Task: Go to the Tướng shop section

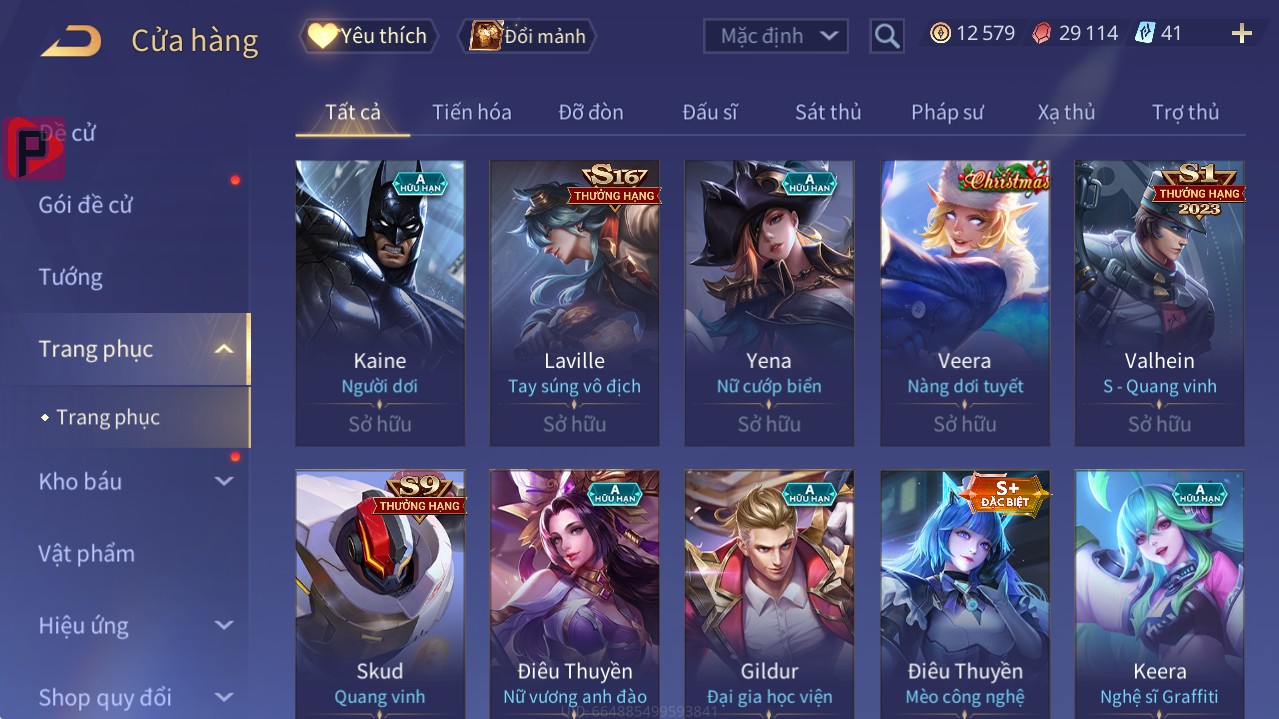Action: [x=70, y=277]
